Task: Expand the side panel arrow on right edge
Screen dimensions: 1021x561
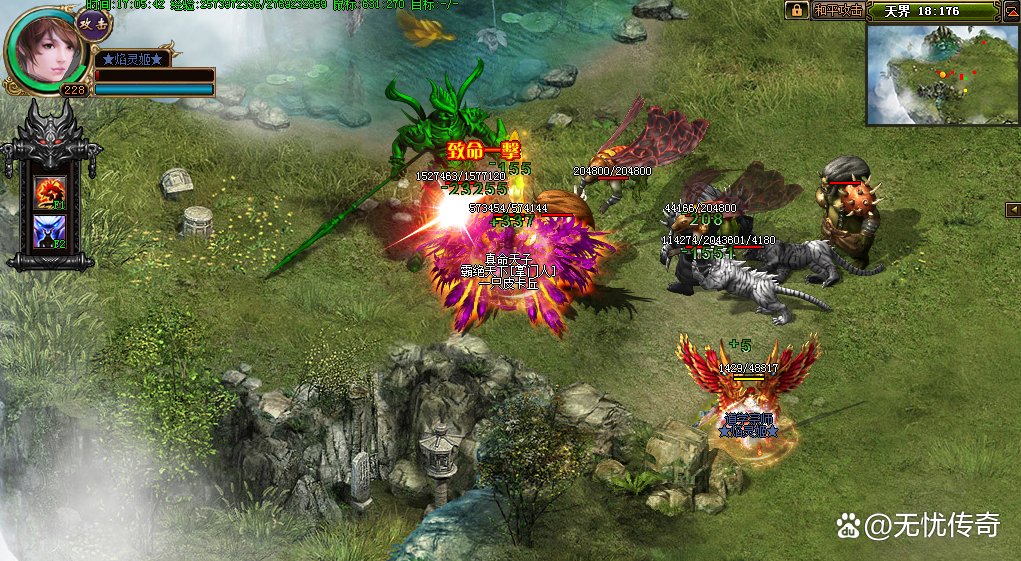Action: tap(1012, 209)
